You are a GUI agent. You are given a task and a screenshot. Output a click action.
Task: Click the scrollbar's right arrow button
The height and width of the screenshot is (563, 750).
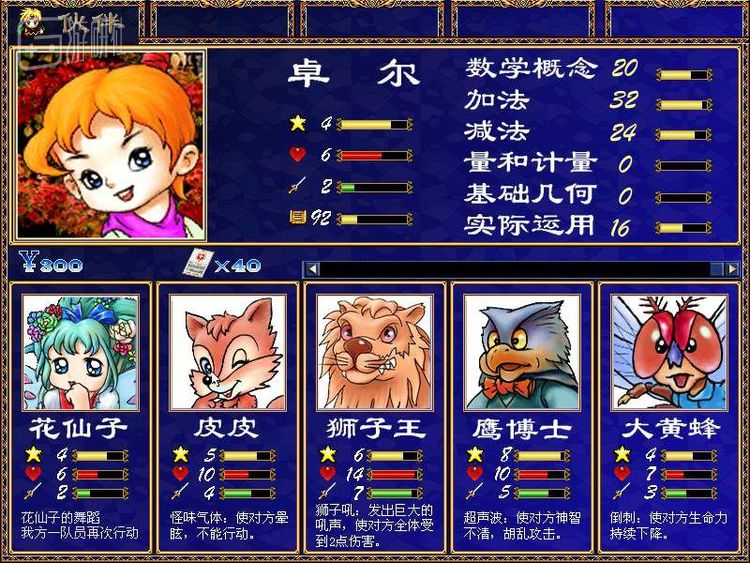732,268
